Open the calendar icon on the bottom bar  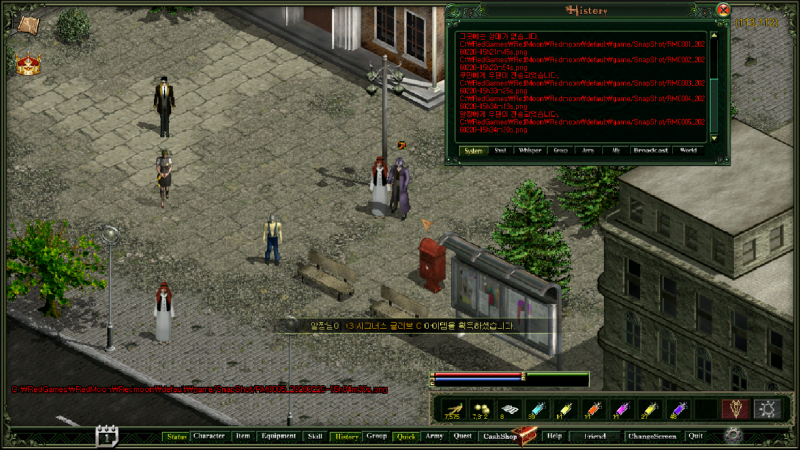tap(107, 436)
